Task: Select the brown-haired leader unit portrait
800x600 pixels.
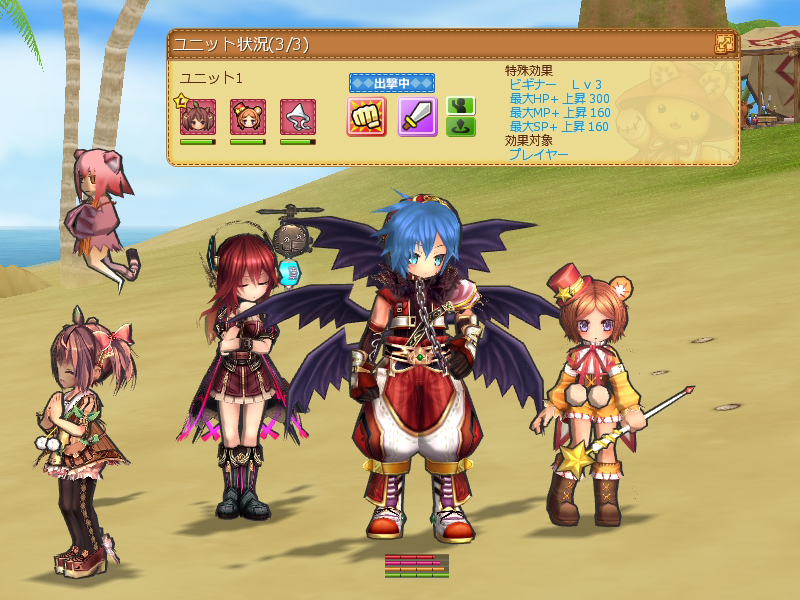Action: 198,117
